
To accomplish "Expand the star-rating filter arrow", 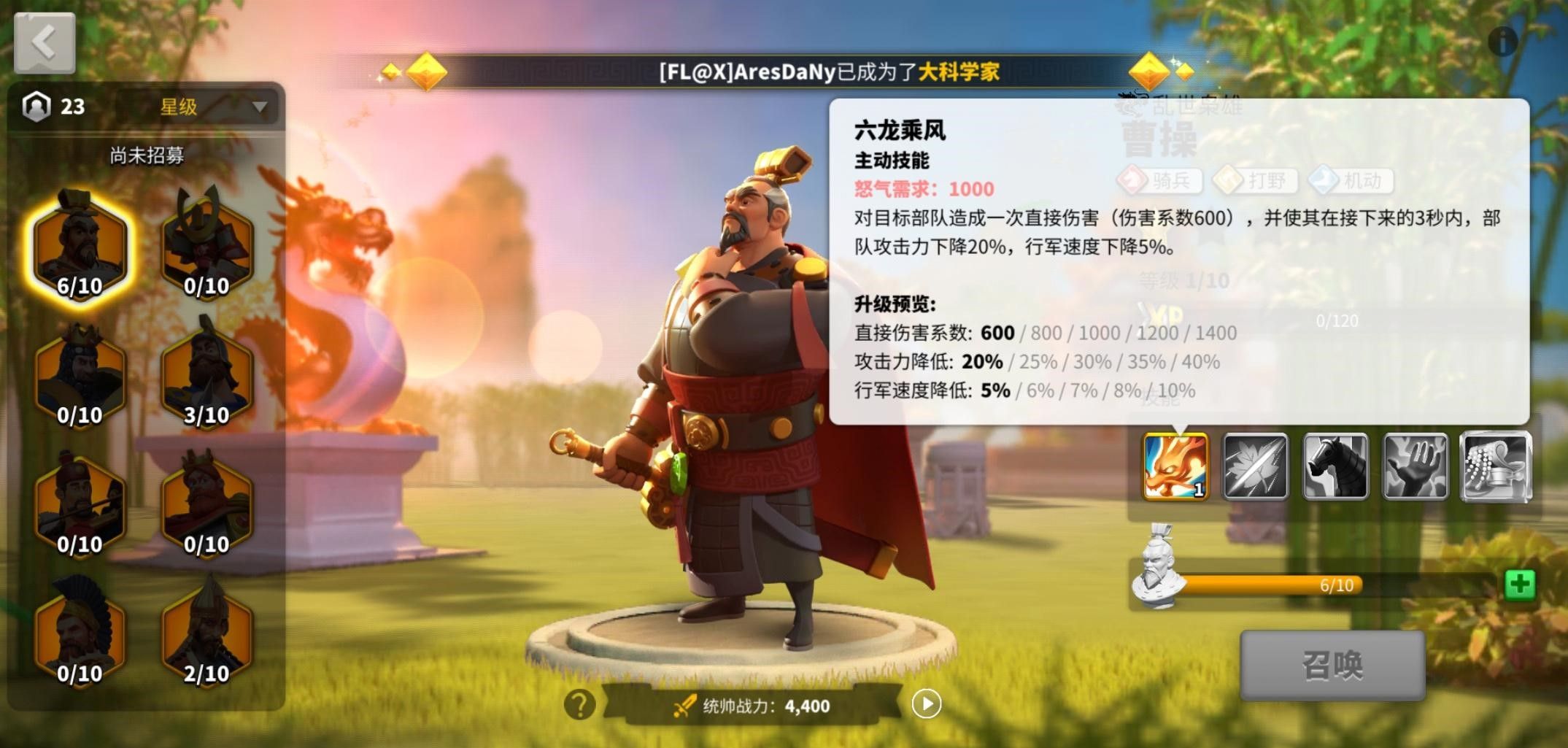I will pos(258,107).
